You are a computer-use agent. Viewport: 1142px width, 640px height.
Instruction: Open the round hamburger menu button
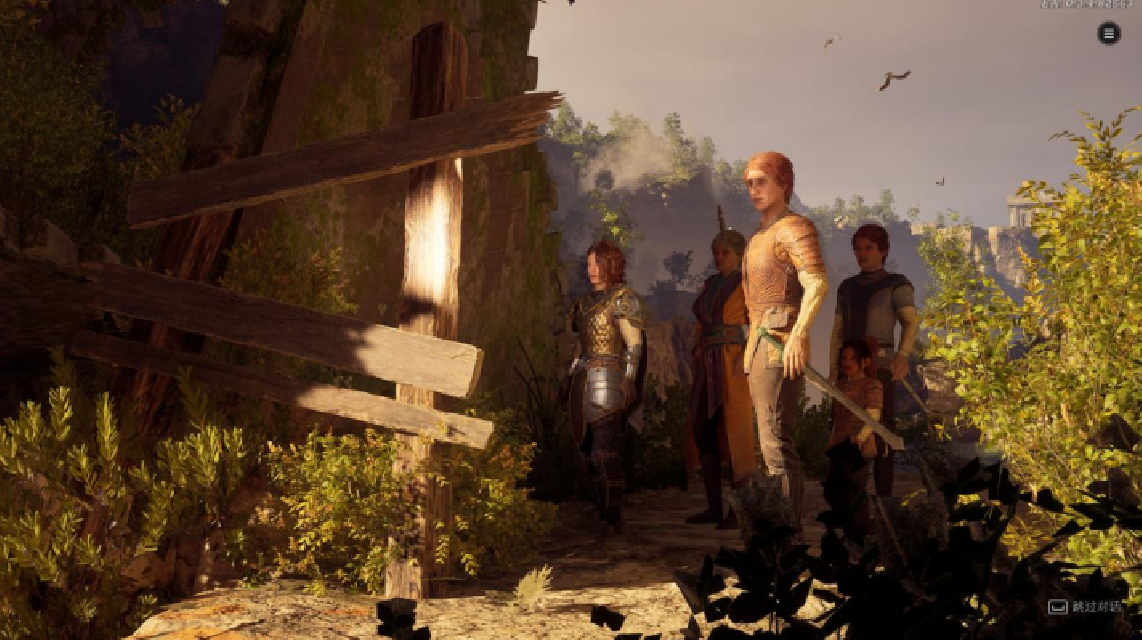[1109, 33]
